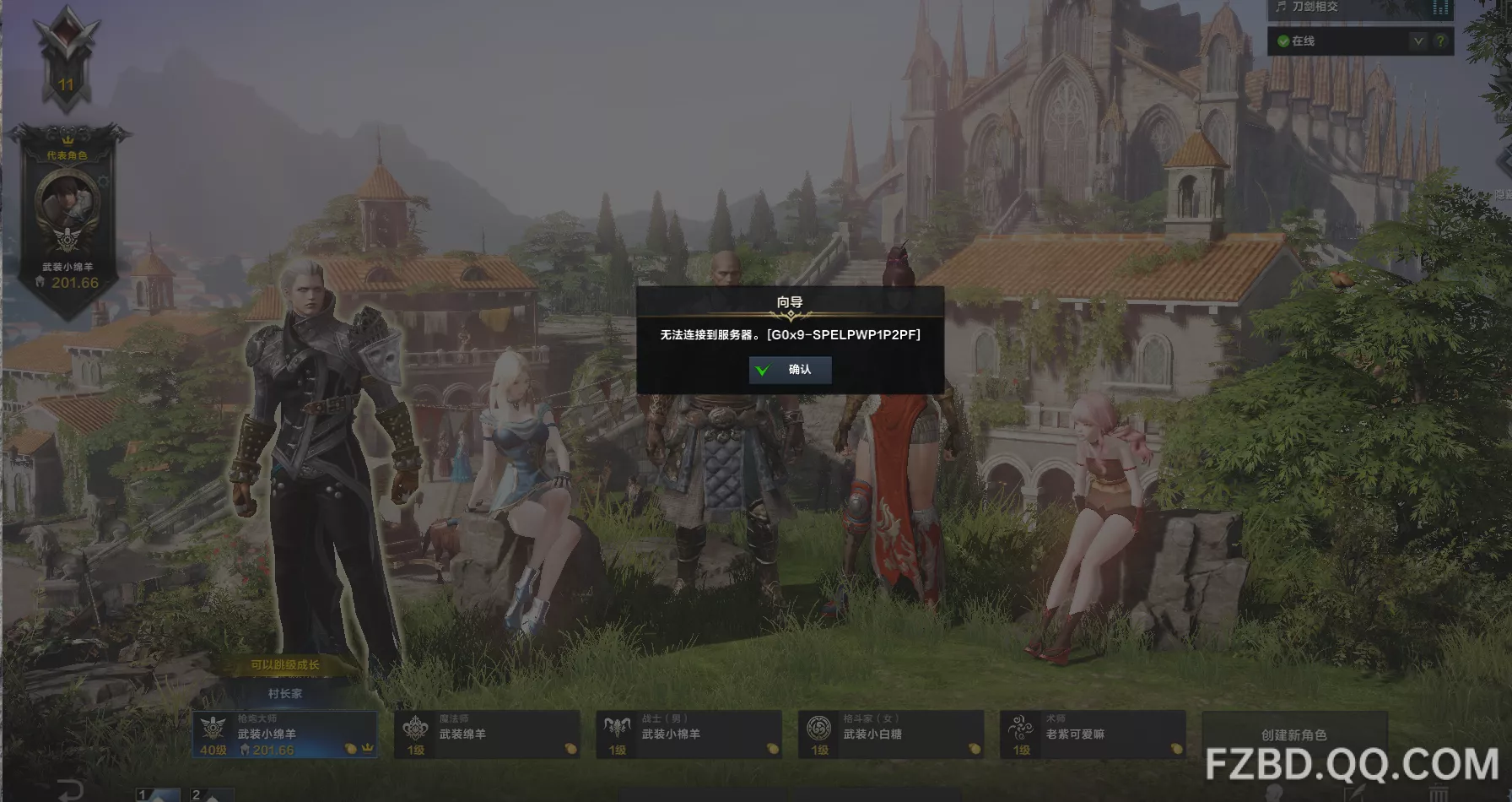The height and width of the screenshot is (802, 1512).
Task: Confirm the server connection error dialog
Action: [790, 370]
